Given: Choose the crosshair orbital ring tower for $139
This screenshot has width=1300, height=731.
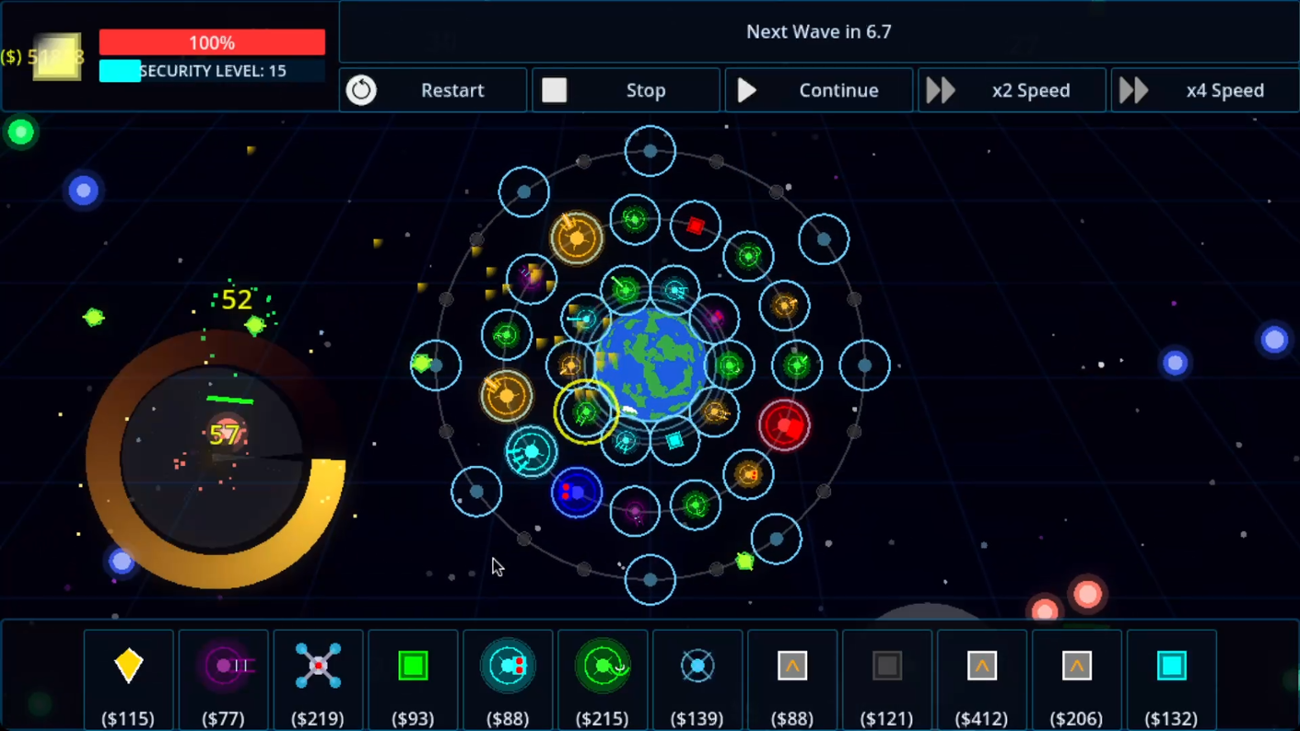Looking at the screenshot, I should click(697, 666).
